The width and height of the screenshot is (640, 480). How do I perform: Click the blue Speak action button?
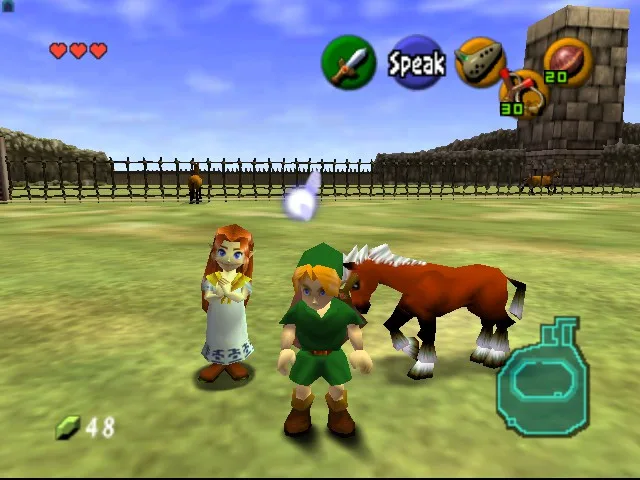pos(416,63)
